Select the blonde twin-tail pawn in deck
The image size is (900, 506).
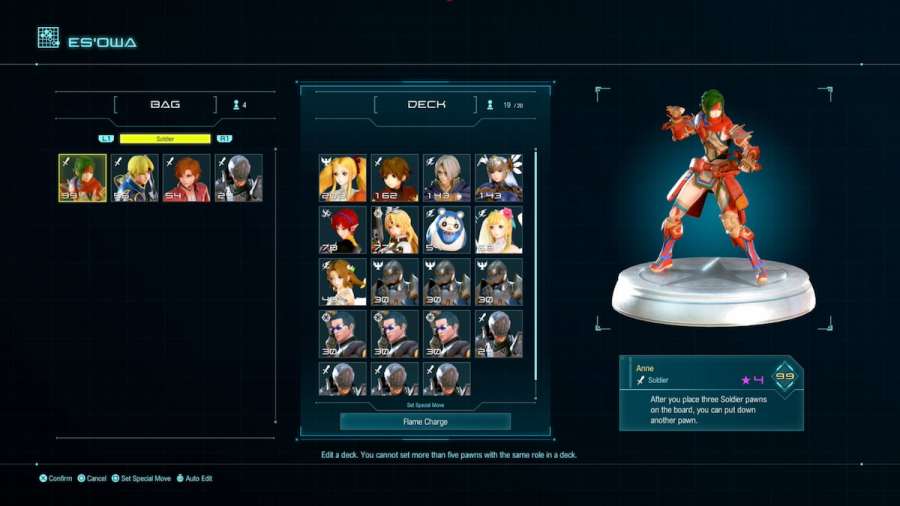(342, 178)
